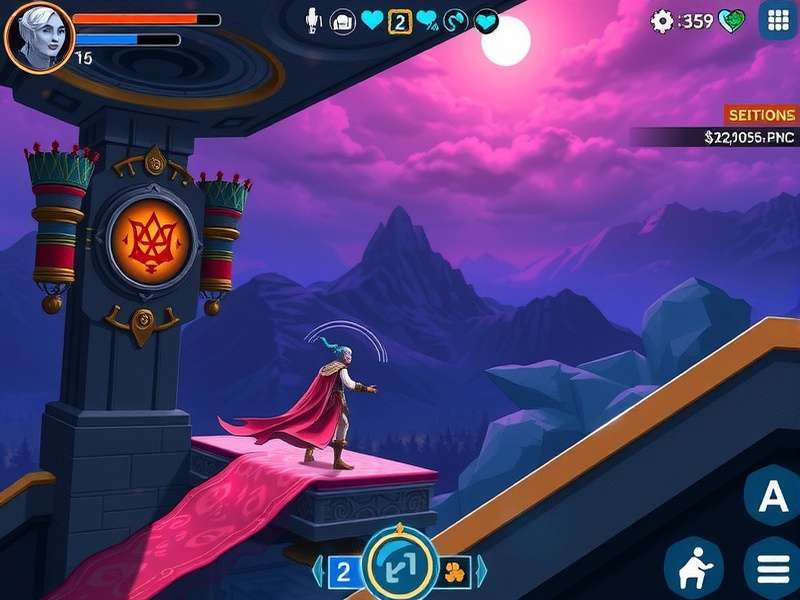800x600 pixels.
Task: Open the character portrait panel
Action: (x=38, y=36)
